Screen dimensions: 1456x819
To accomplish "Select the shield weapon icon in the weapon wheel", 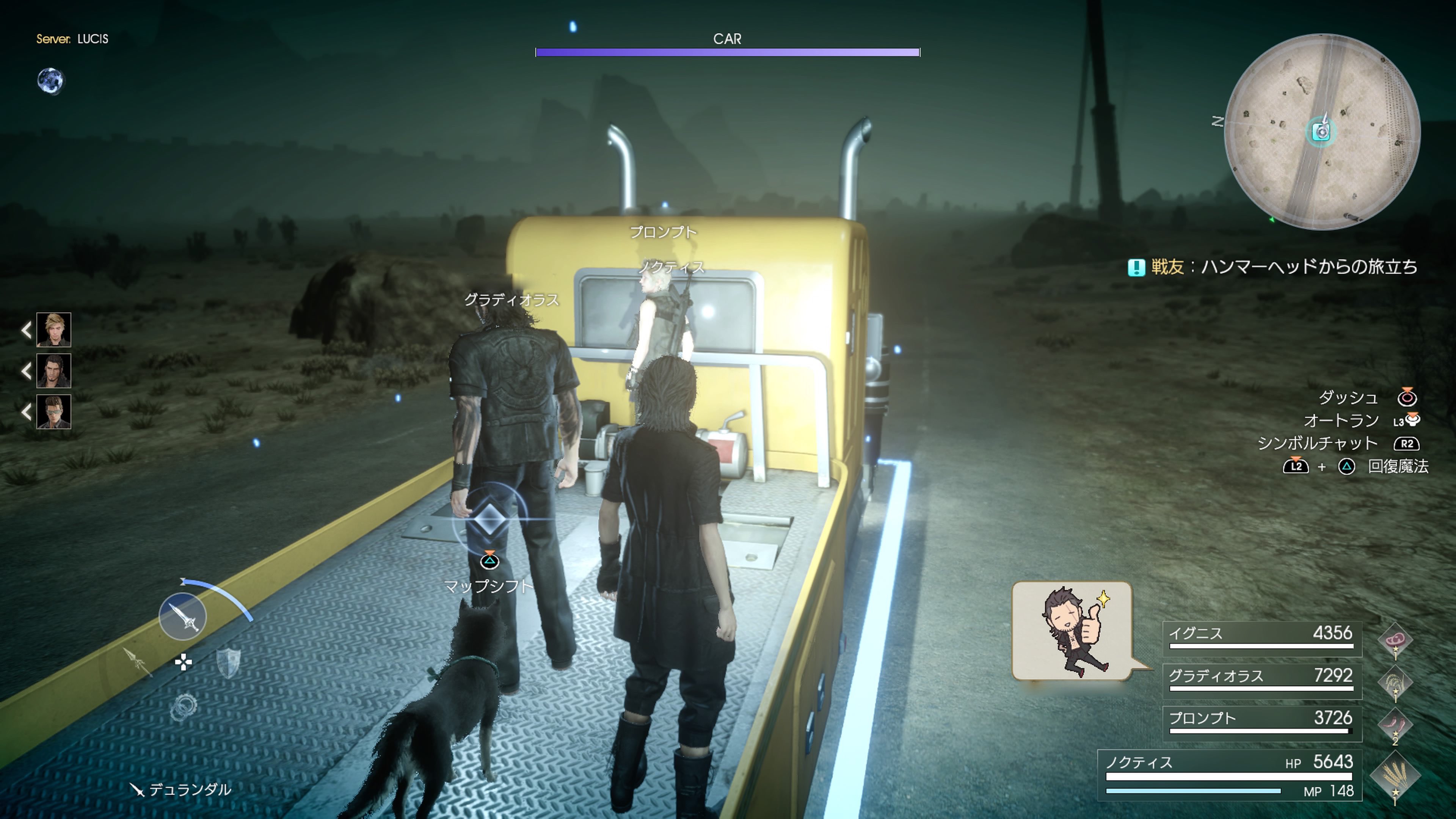I will 229,663.
